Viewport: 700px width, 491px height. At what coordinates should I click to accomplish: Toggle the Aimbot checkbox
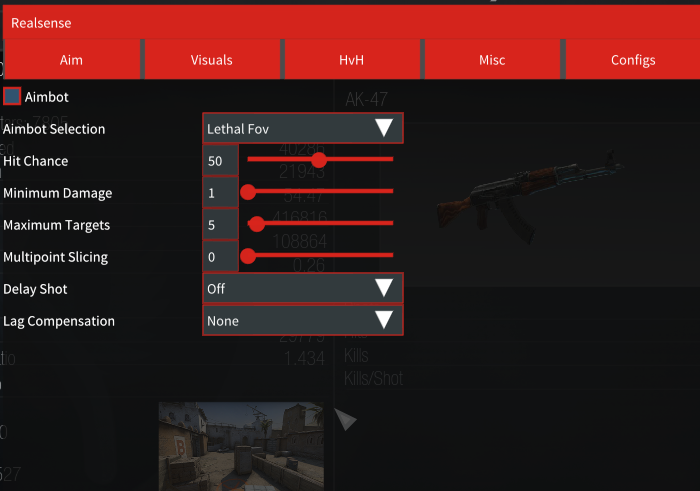point(12,97)
